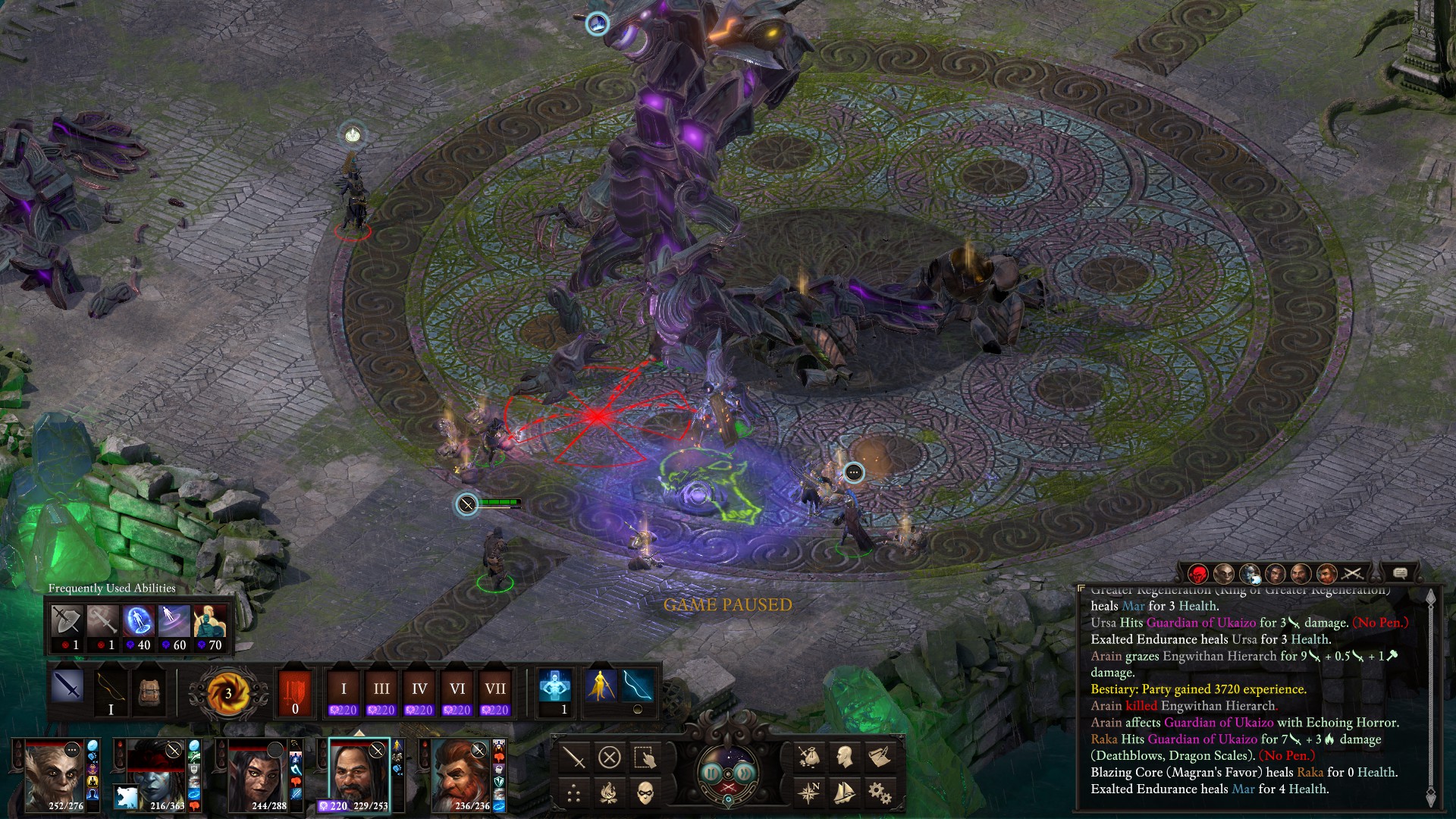Open the gear options menu

[880, 793]
